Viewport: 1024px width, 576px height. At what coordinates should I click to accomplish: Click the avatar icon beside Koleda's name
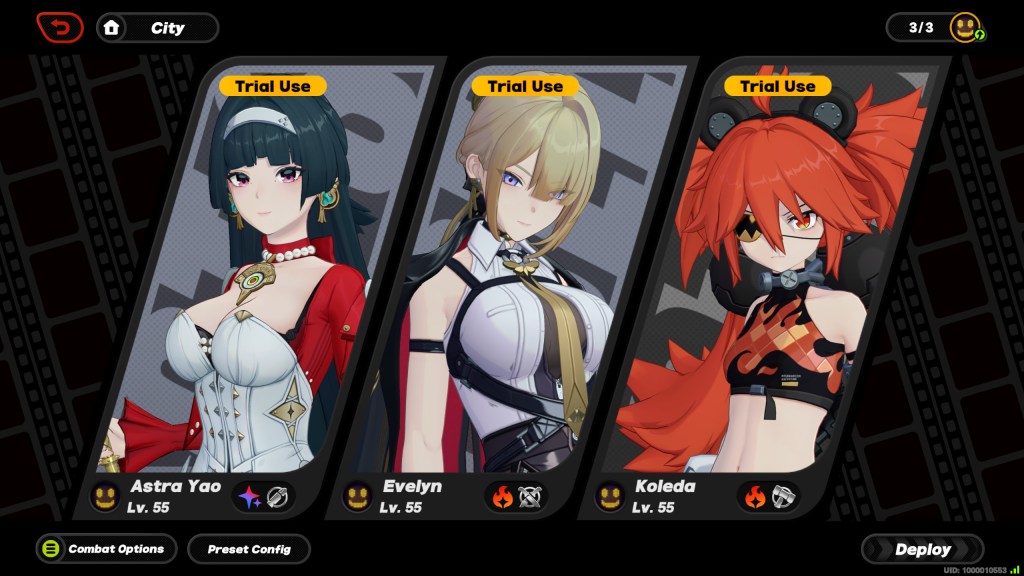click(x=610, y=496)
